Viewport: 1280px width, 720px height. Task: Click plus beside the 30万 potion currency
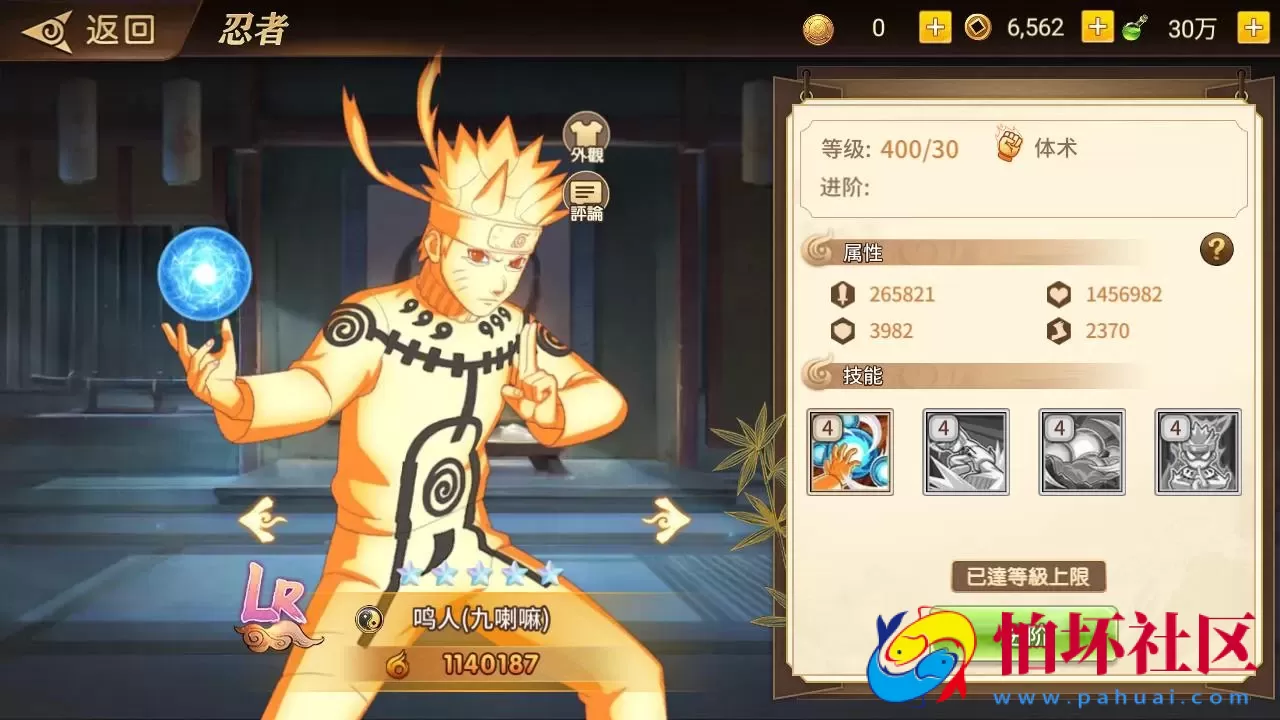(x=1252, y=27)
